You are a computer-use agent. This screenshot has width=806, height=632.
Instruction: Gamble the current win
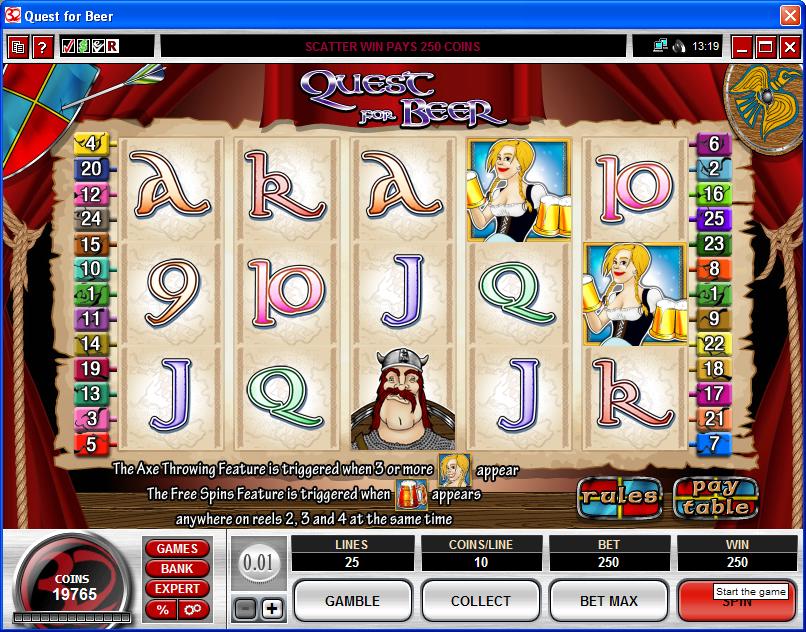tap(352, 601)
